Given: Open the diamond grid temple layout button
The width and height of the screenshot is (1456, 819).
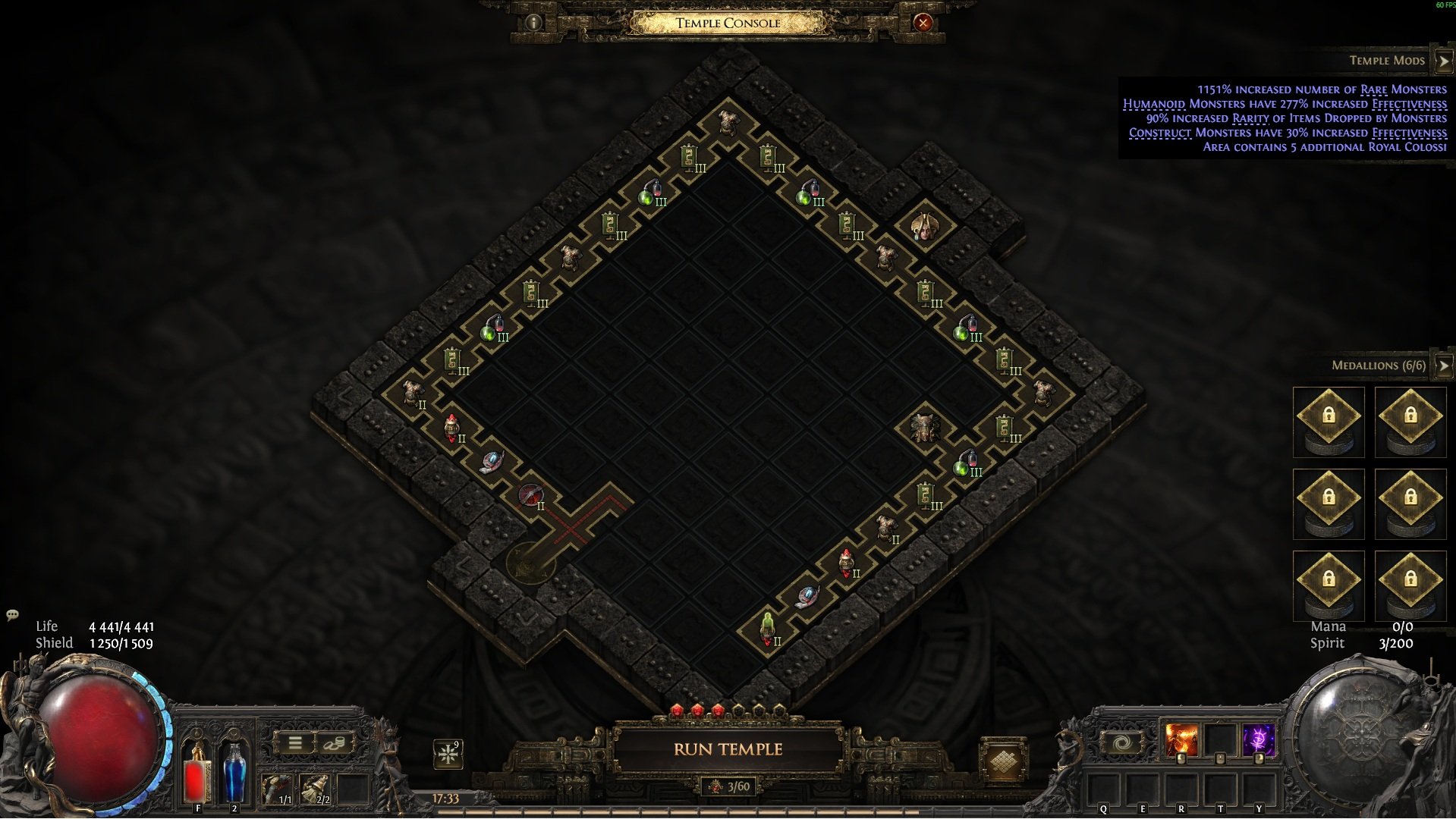Looking at the screenshot, I should (1002, 761).
